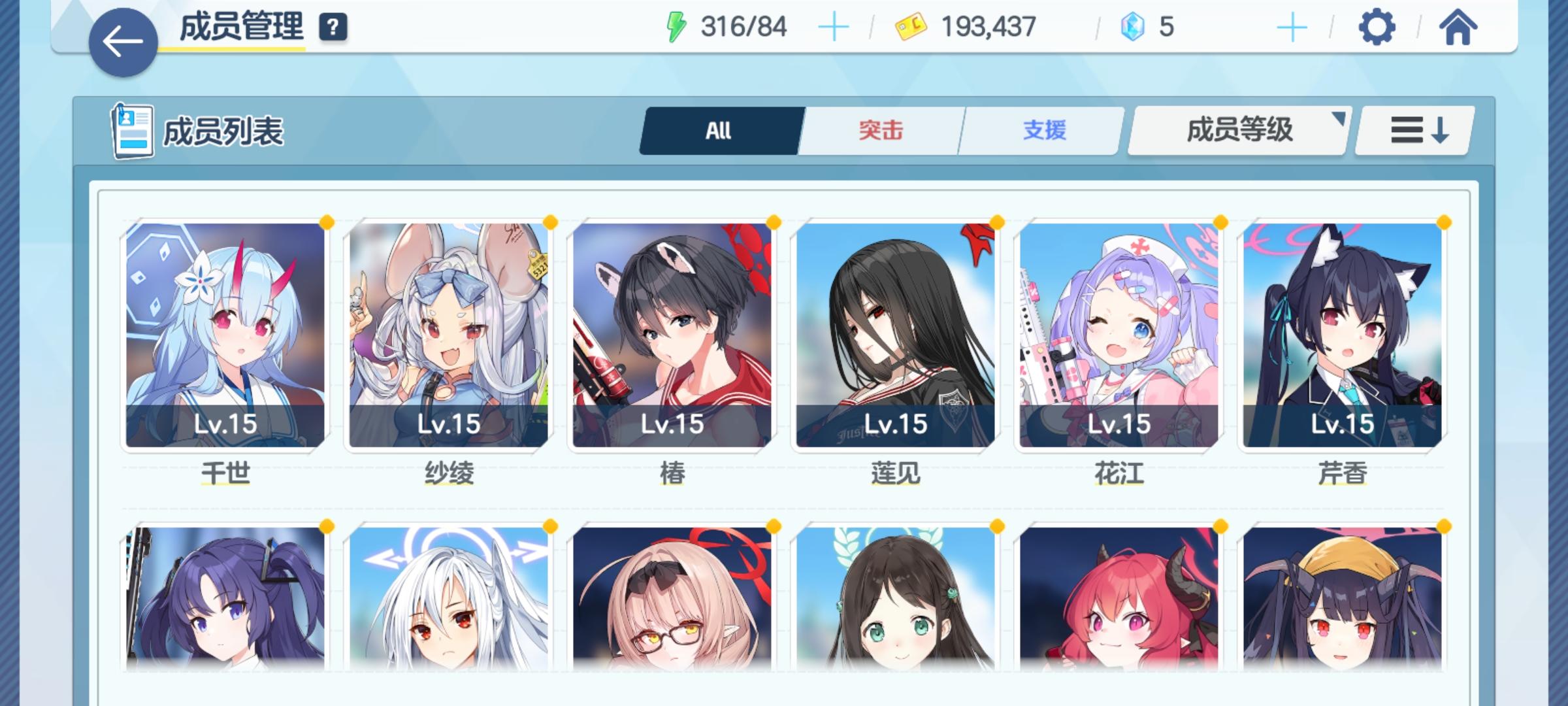
Task: Select the All filter tab
Action: tap(720, 130)
